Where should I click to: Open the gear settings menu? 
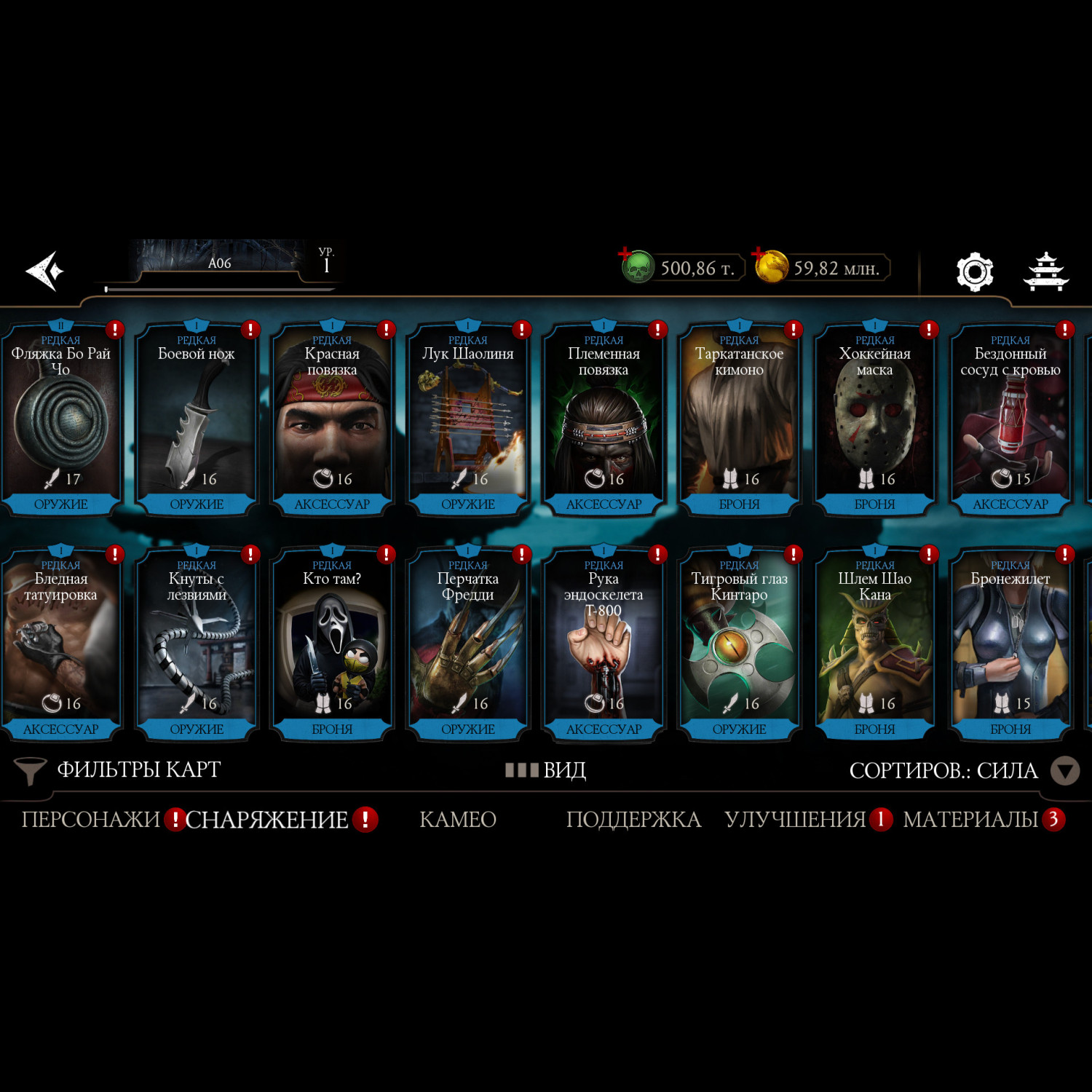click(974, 272)
